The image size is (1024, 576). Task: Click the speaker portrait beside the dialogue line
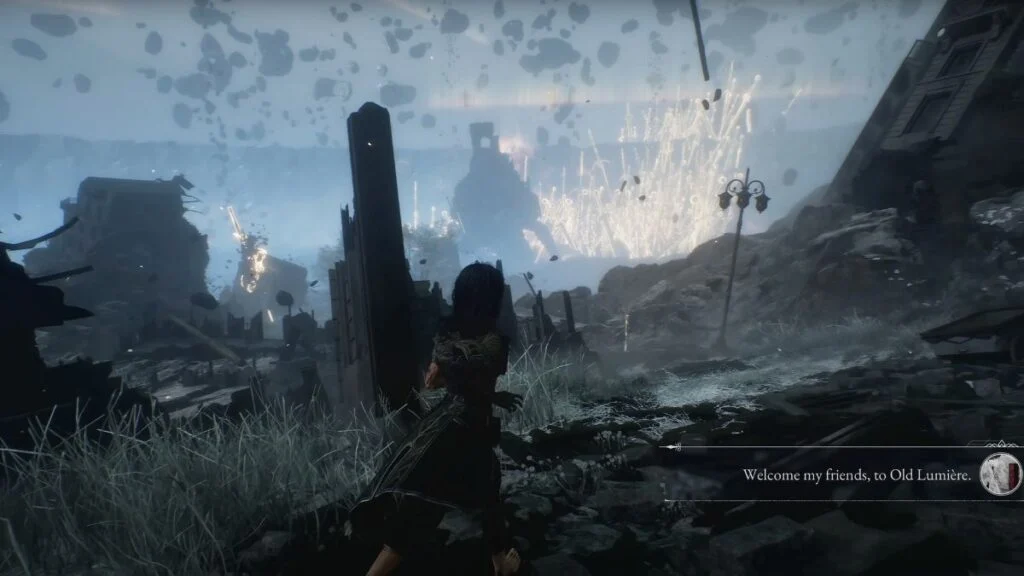pos(1000,473)
